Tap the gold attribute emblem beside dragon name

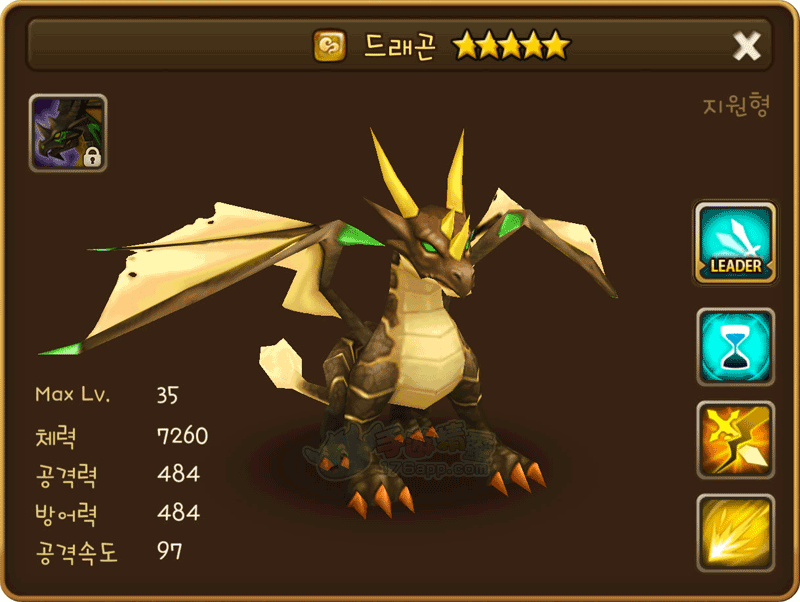[329, 45]
